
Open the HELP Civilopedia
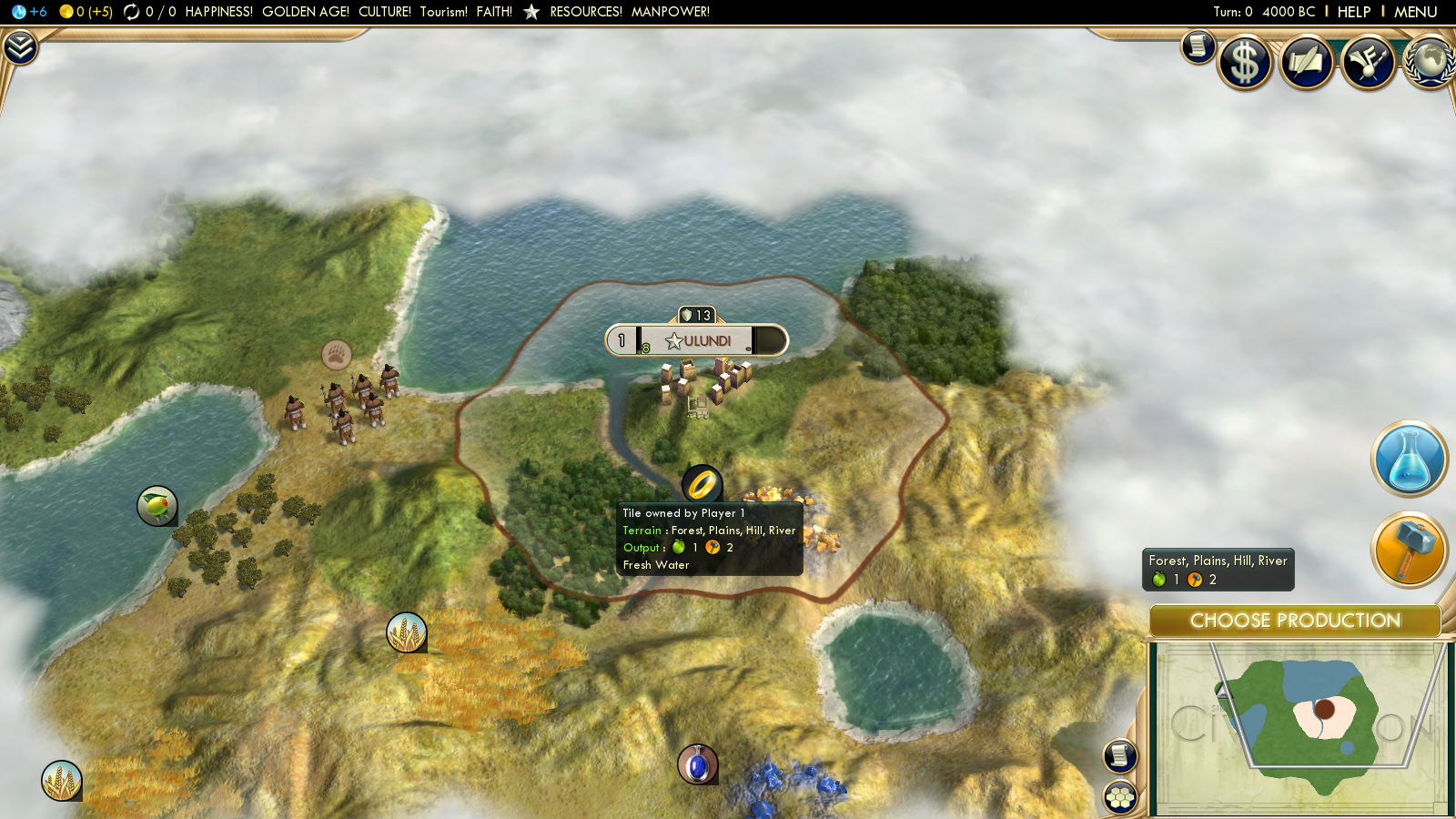click(x=1353, y=12)
